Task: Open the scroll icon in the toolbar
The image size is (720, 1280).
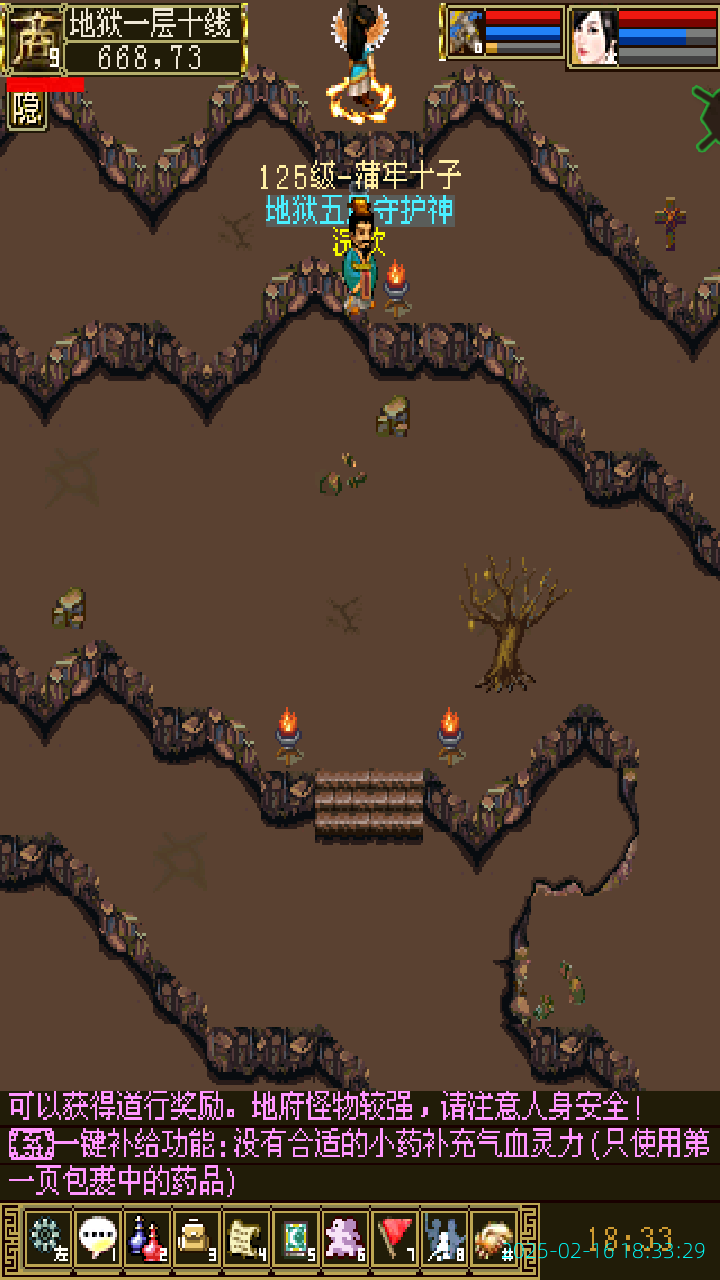Action: 246,1238
